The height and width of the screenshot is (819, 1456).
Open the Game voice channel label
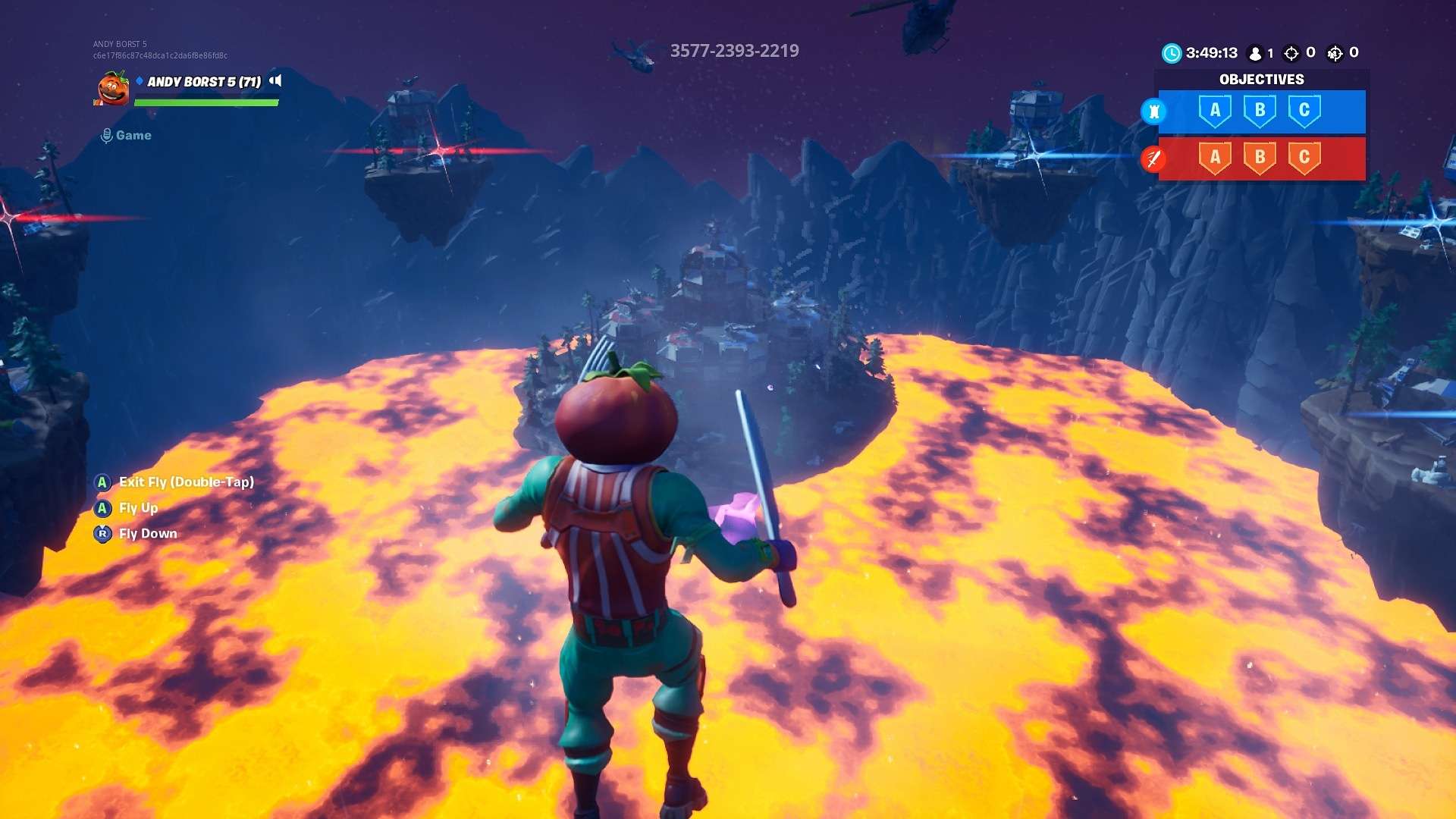click(x=133, y=134)
